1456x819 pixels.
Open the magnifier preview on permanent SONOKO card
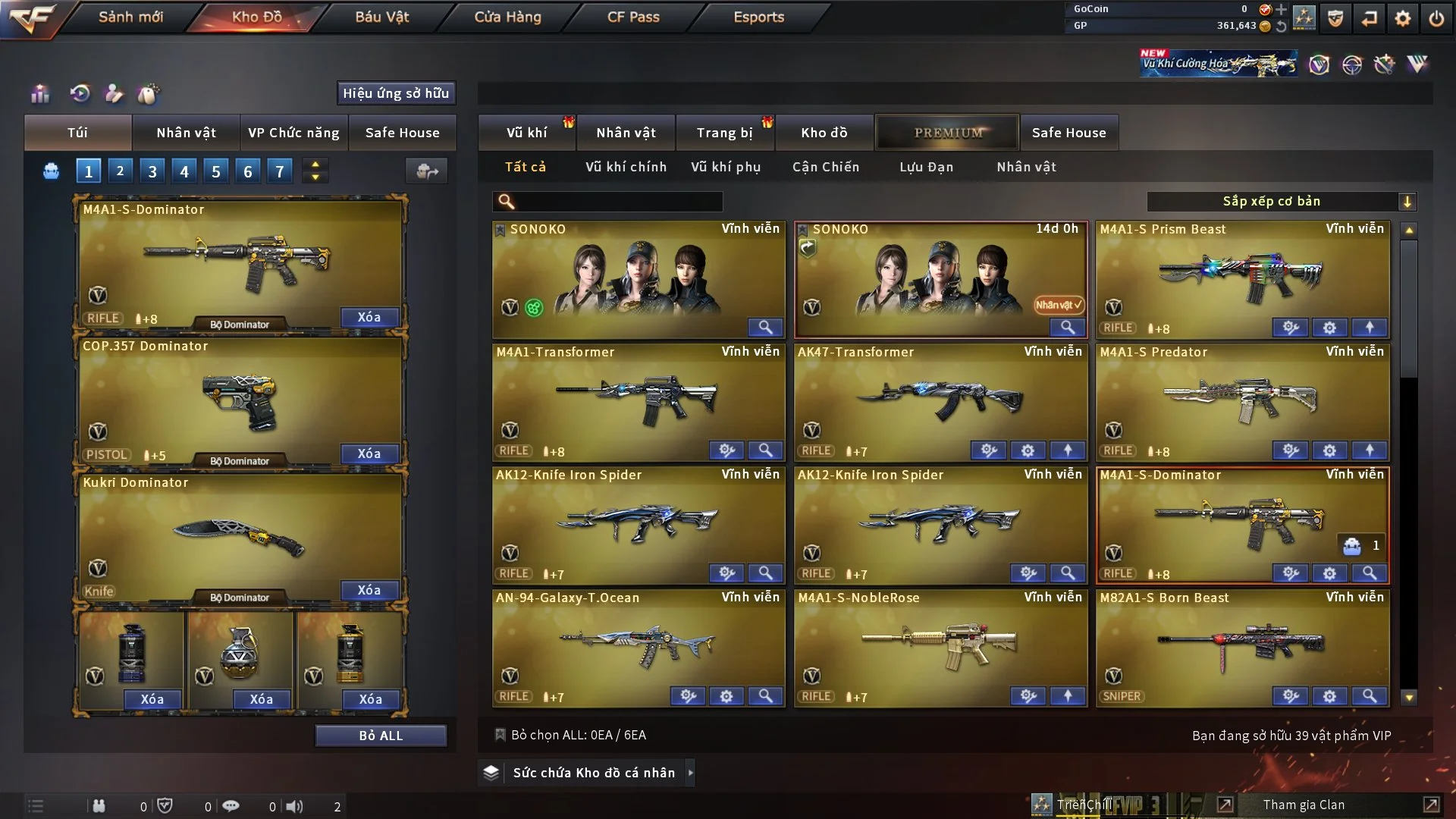click(765, 327)
